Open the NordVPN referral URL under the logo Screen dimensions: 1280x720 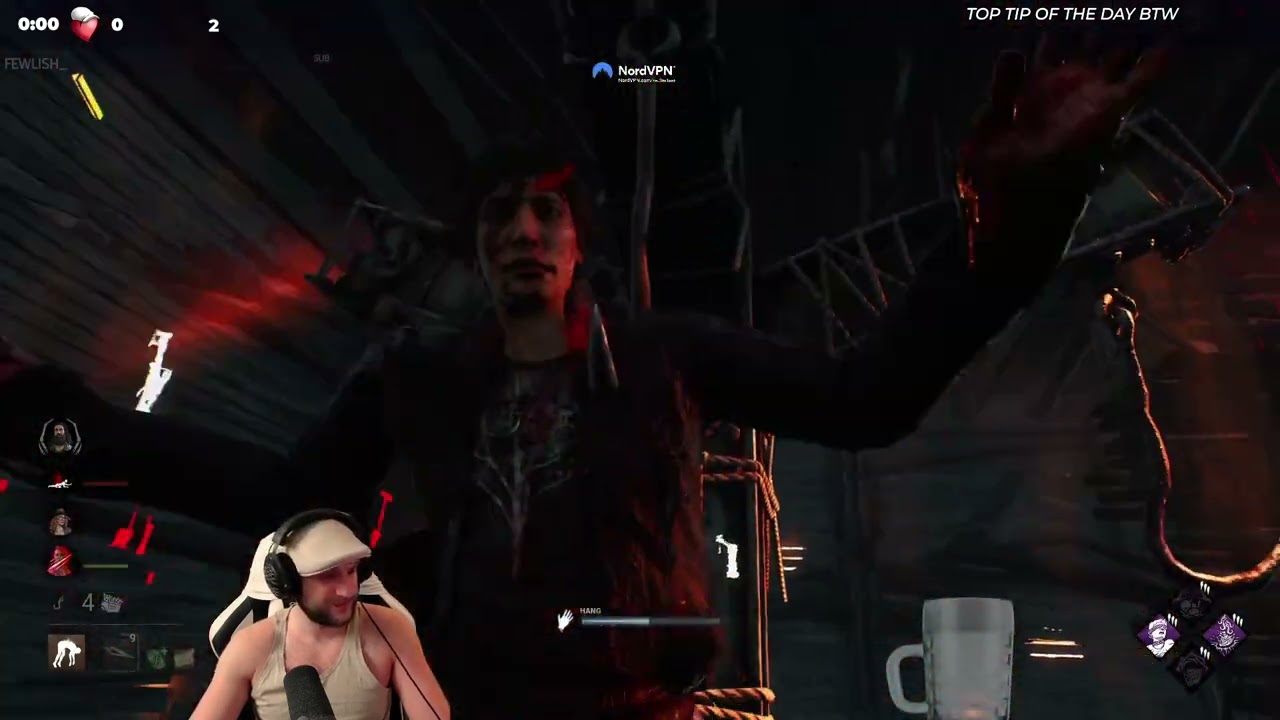(x=645, y=80)
